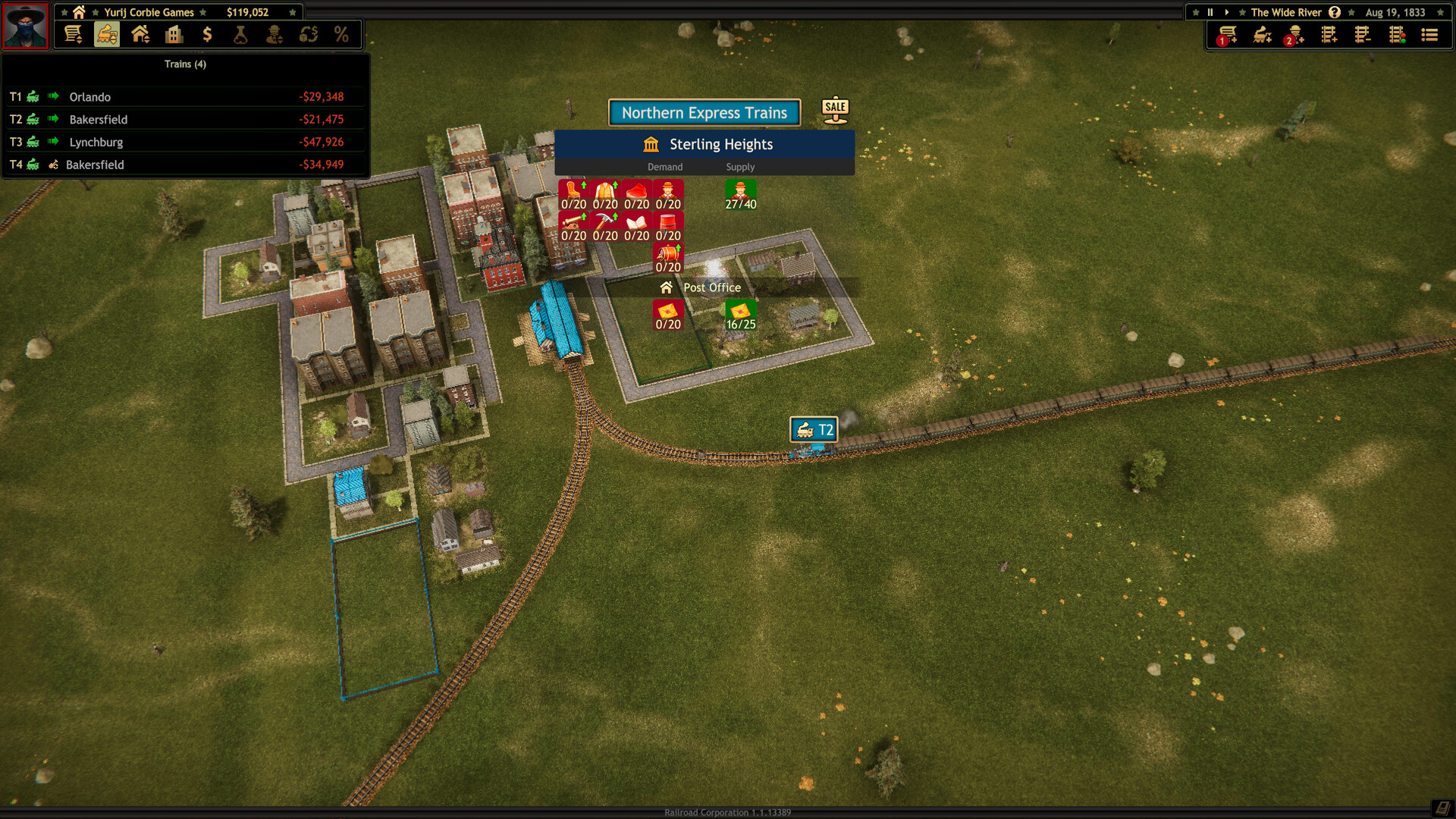Expand the managers panel chevrons
Image resolution: width=1456 pixels, height=819 pixels.
tap(275, 33)
